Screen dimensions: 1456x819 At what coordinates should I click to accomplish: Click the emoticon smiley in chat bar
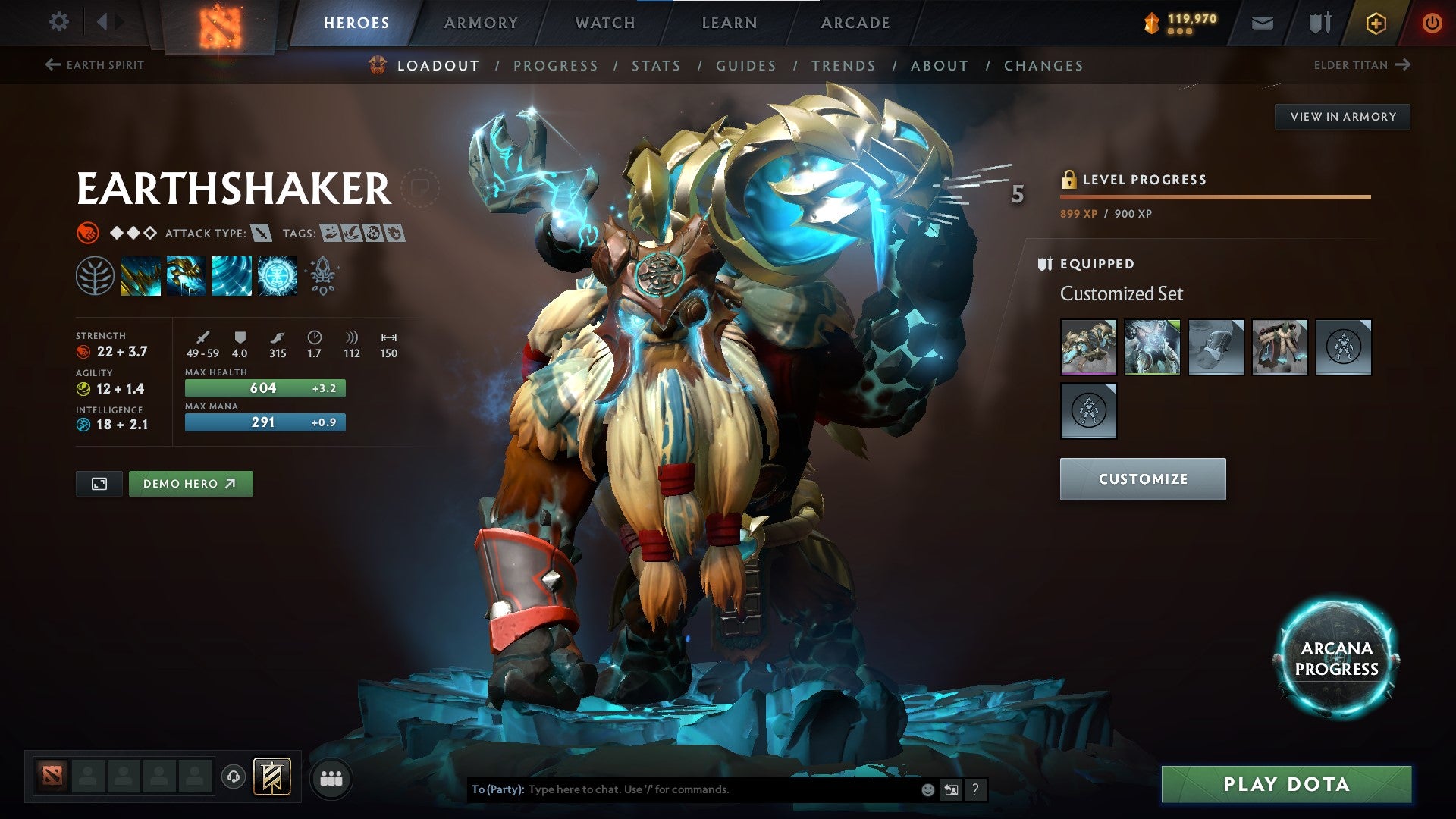point(927,789)
